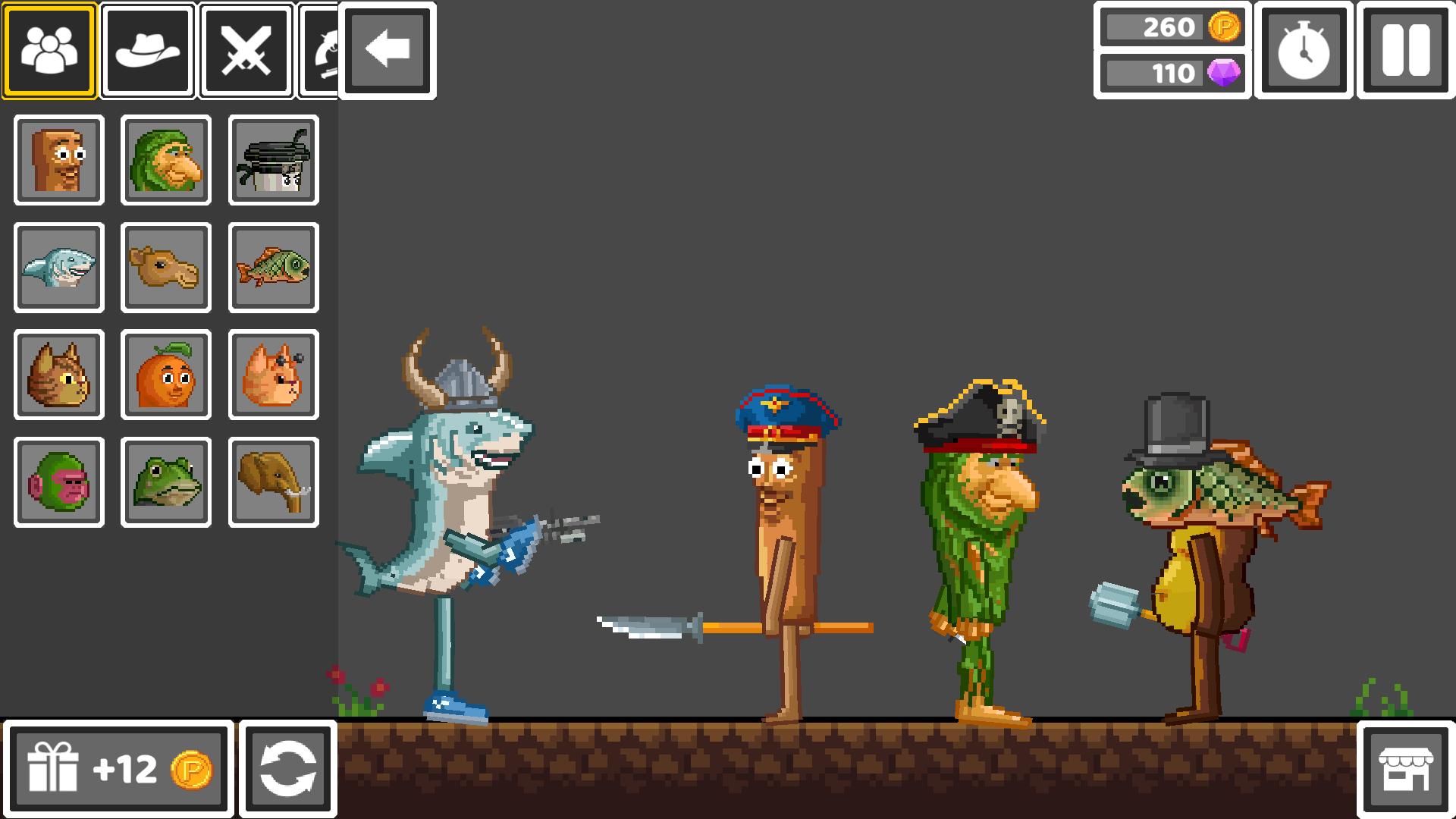Select the orange fruit character
The width and height of the screenshot is (1456, 819).
click(165, 375)
